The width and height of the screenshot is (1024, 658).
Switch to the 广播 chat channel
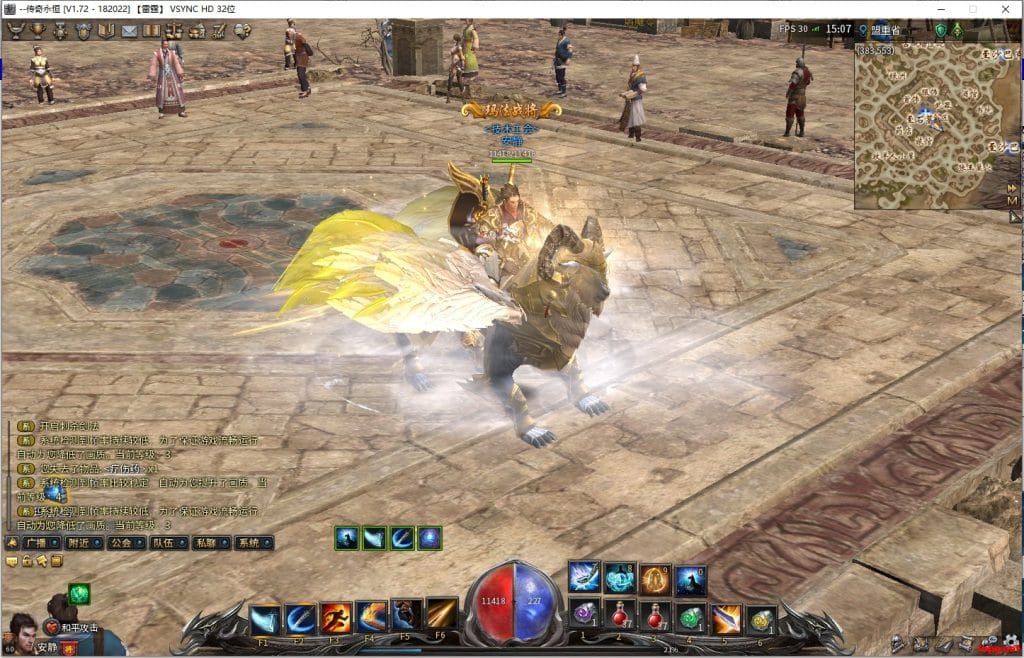[39, 543]
